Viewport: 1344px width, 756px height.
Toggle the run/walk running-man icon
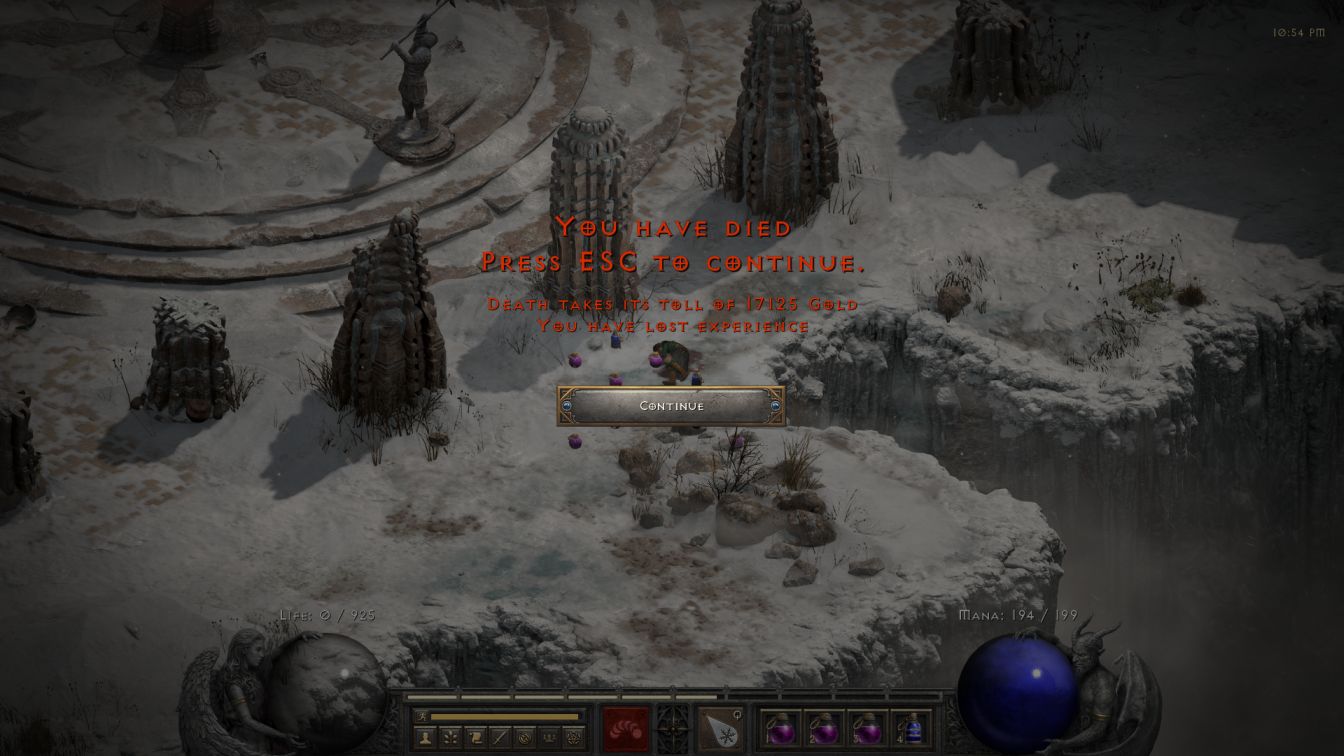tap(422, 716)
